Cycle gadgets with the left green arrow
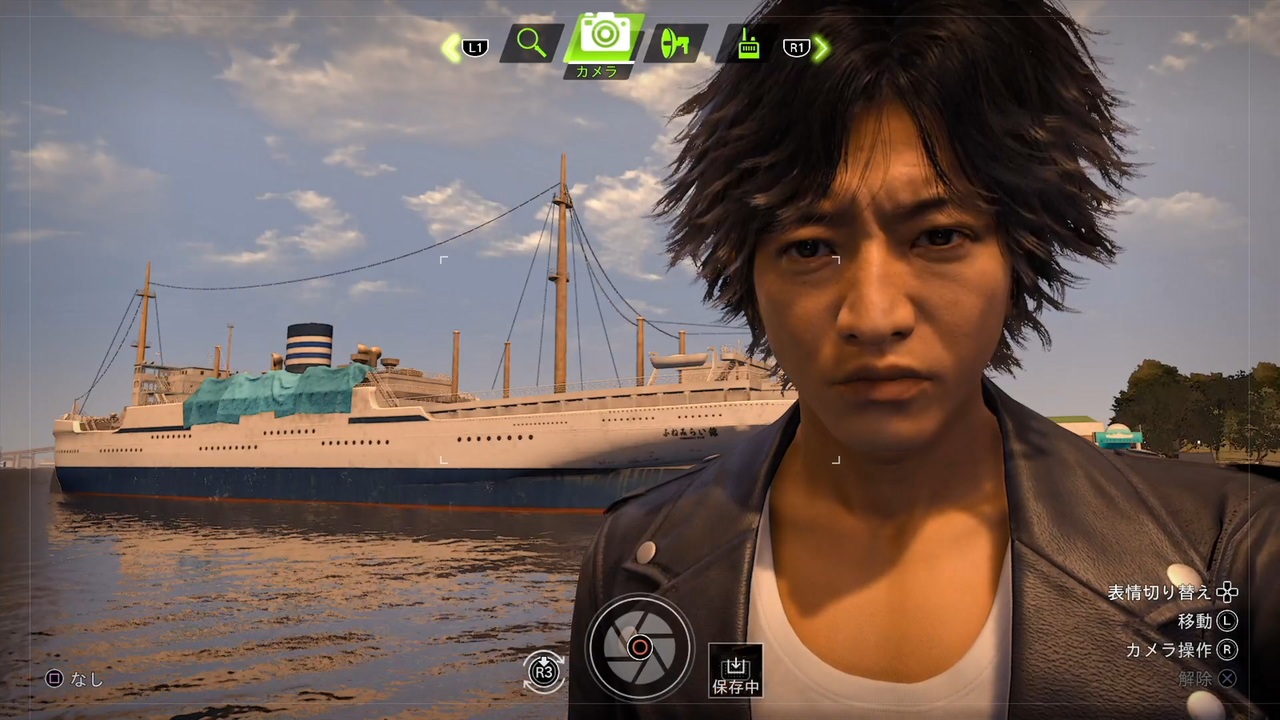Viewport: 1280px width, 720px height. pyautogui.click(x=451, y=47)
